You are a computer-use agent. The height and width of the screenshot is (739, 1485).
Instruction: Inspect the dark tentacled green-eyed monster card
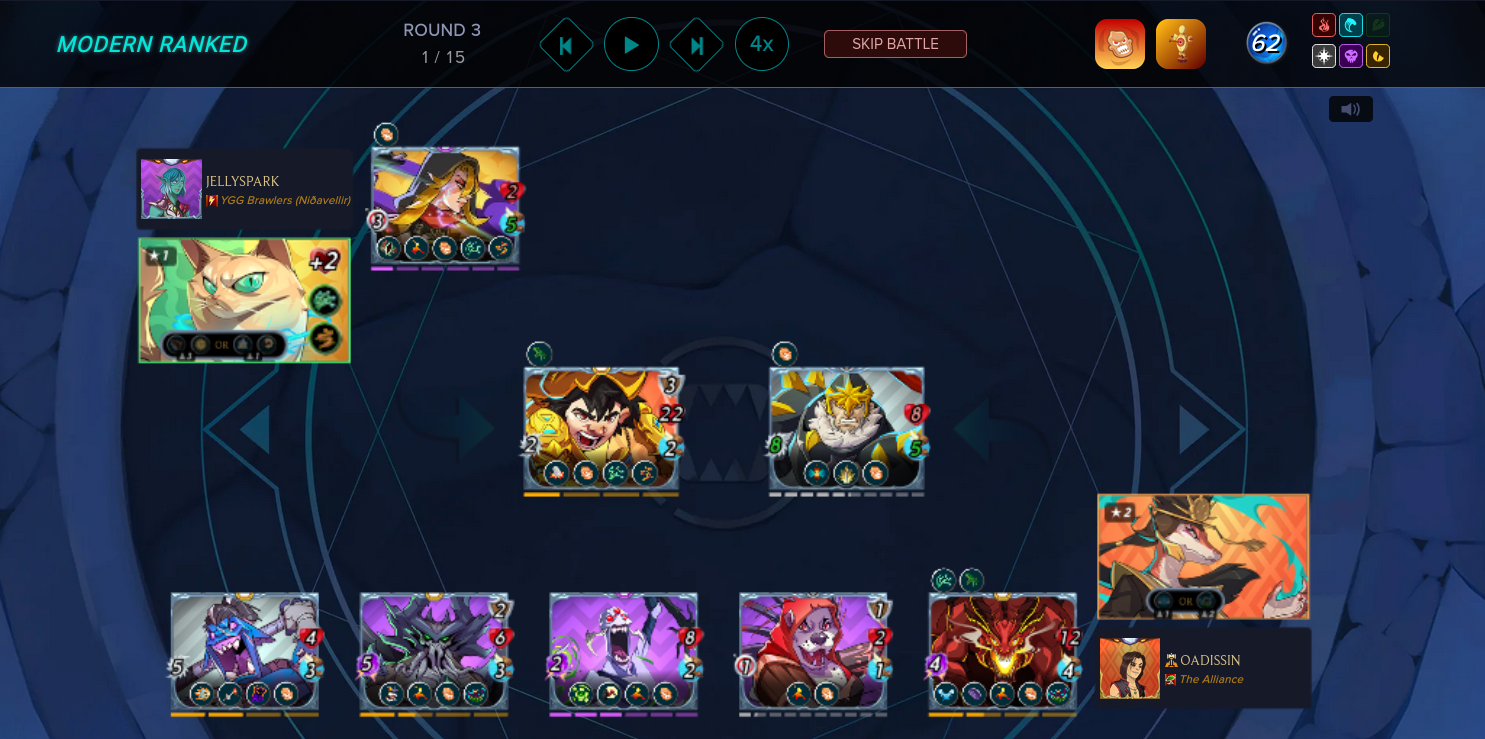(x=434, y=651)
